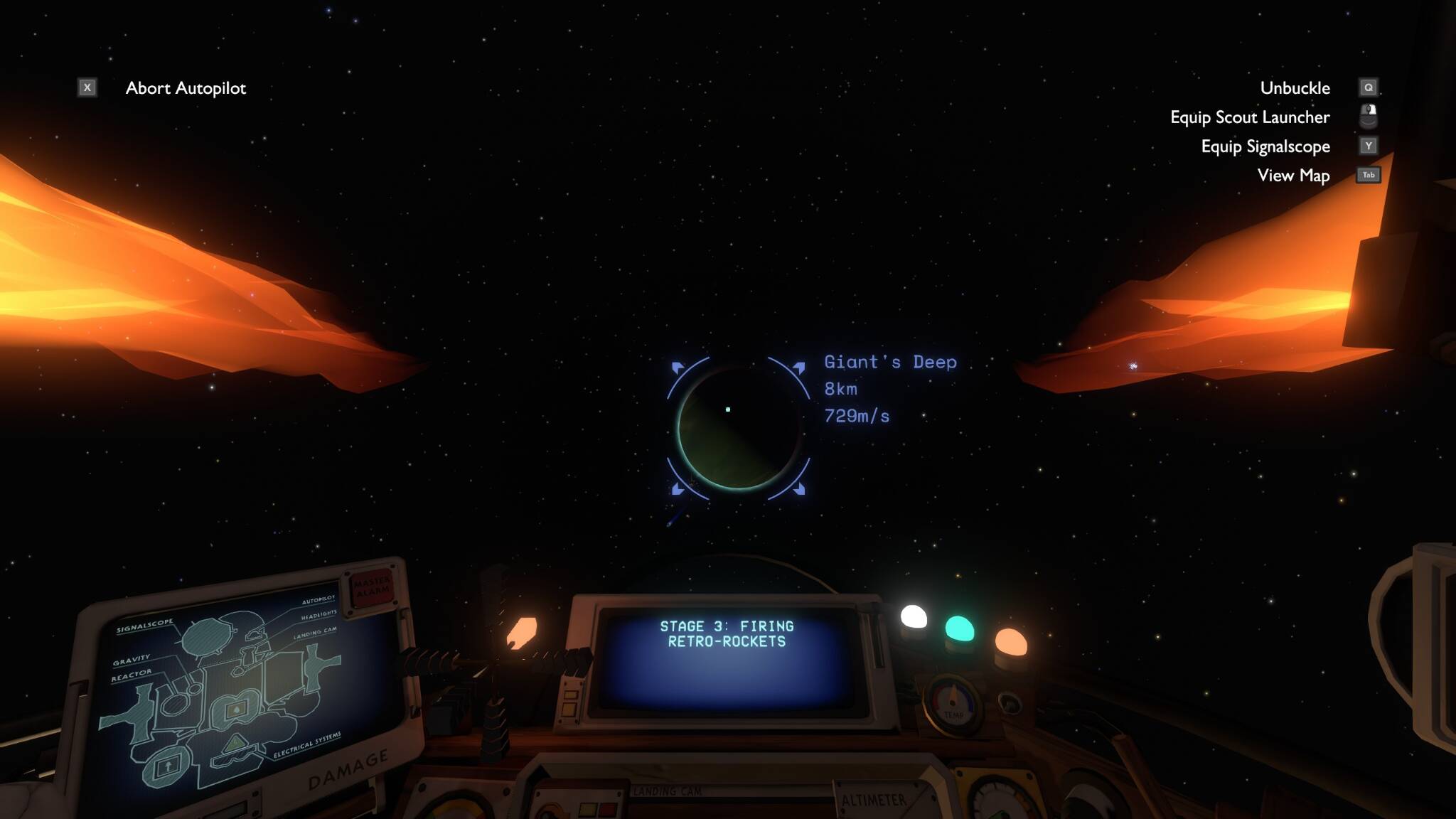Select the ALTIMETER panel label
1456x819 pixels.
tap(873, 800)
